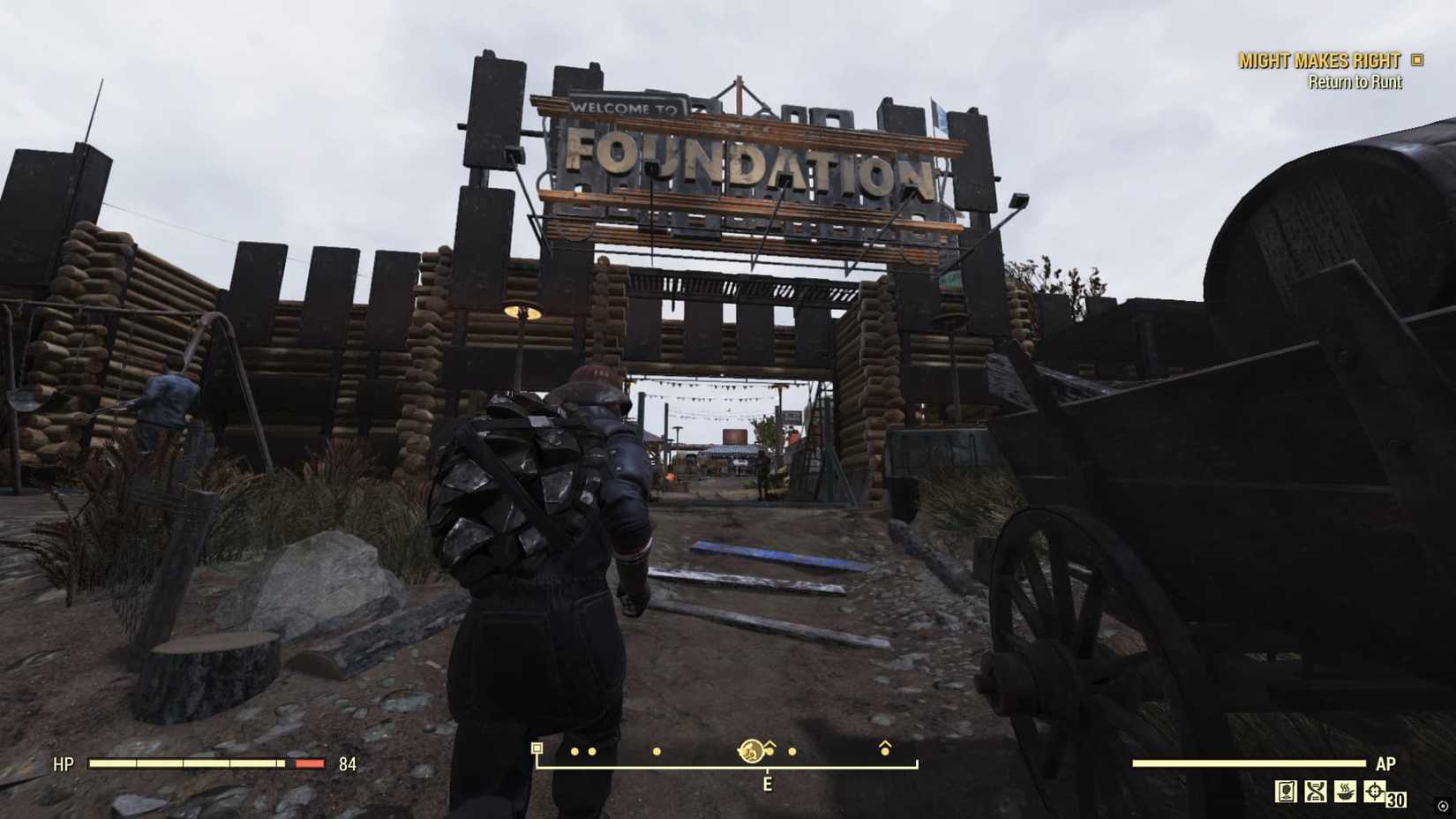Image resolution: width=1456 pixels, height=819 pixels.
Task: Click the Return to Runt objective text
Action: click(x=1355, y=81)
